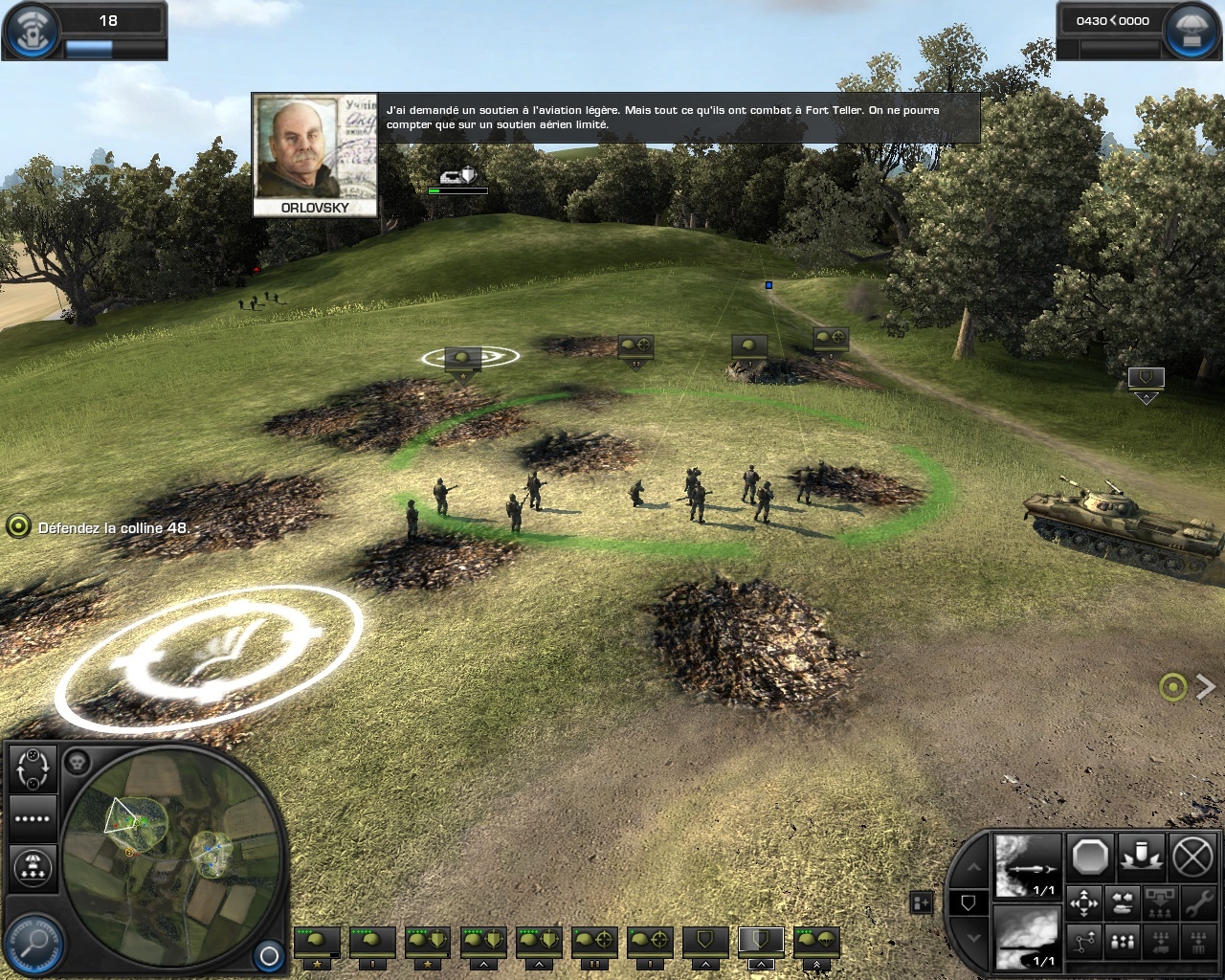Click the crossed-circle hold fire command
This screenshot has height=980, width=1225.
tap(1192, 857)
